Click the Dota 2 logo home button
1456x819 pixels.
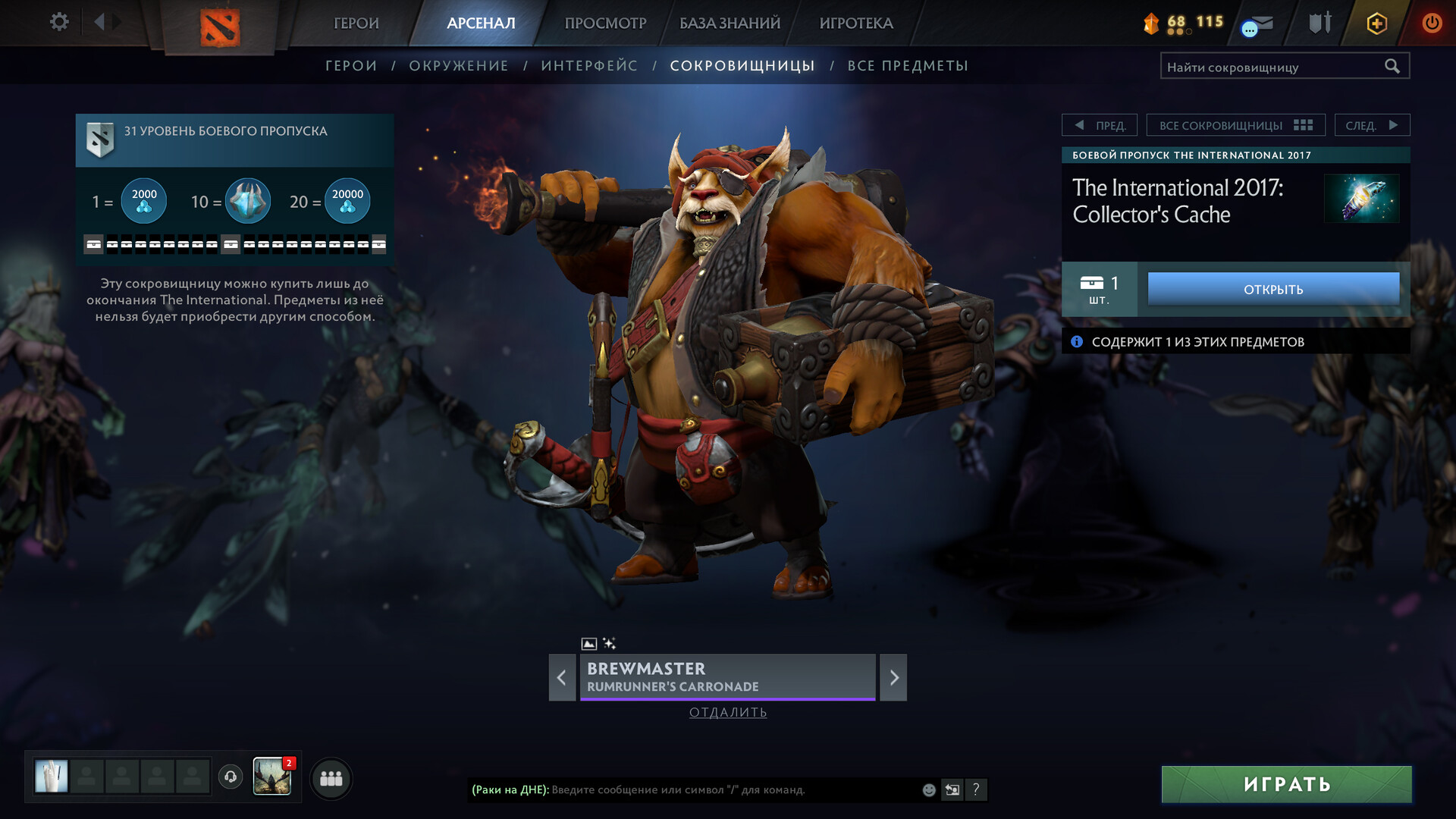click(220, 27)
